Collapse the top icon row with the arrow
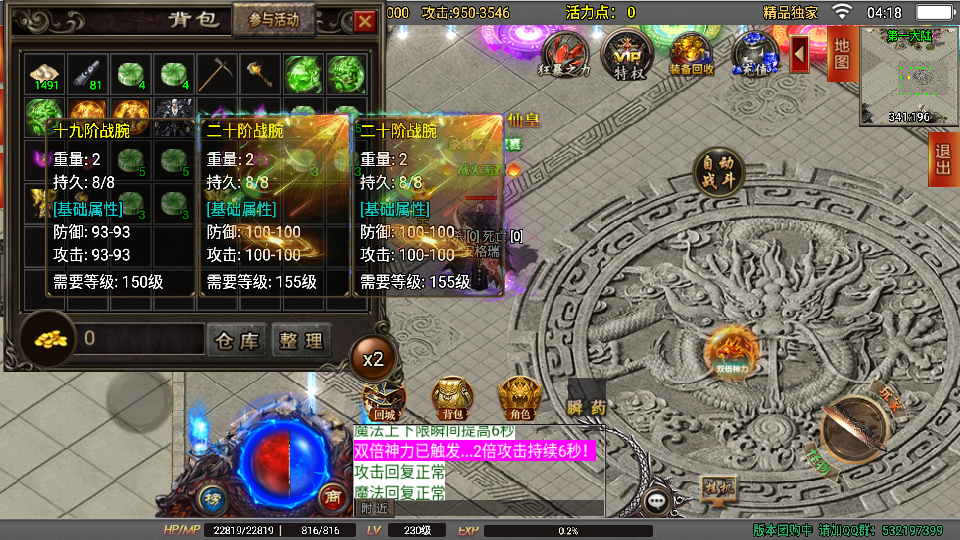The height and width of the screenshot is (540, 960). click(x=799, y=53)
